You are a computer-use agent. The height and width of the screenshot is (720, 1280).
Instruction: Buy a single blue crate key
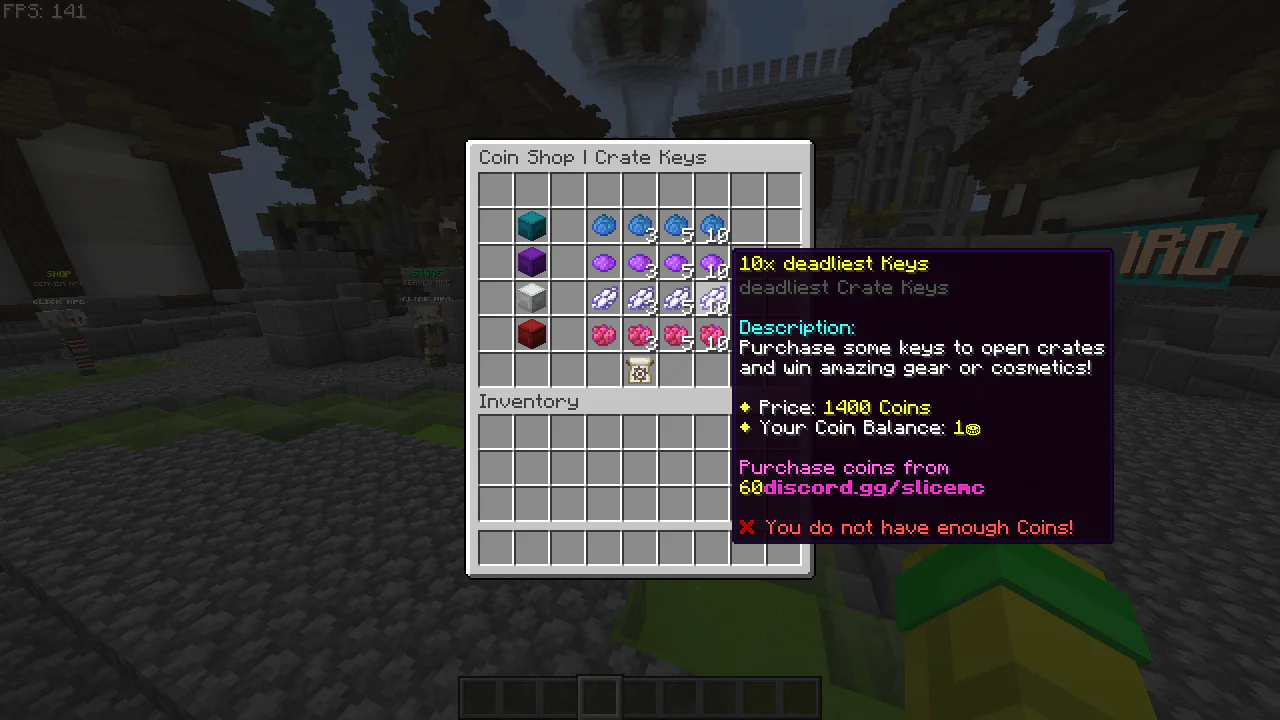(x=603, y=225)
